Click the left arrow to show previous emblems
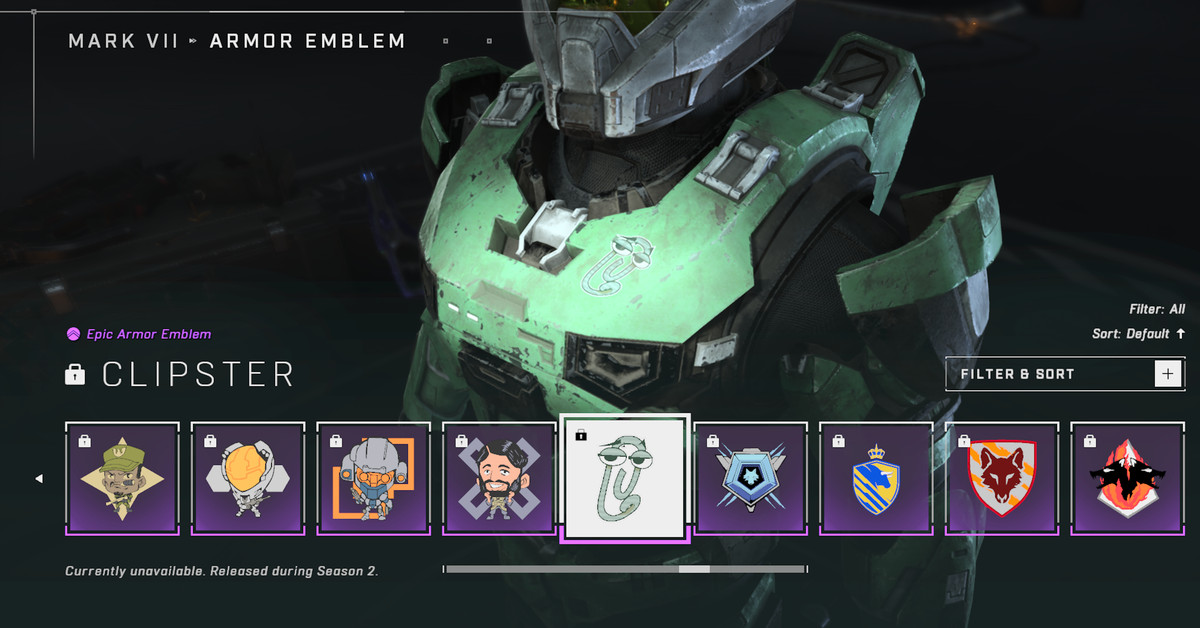Screen dimensions: 1200x628 pos(39,479)
